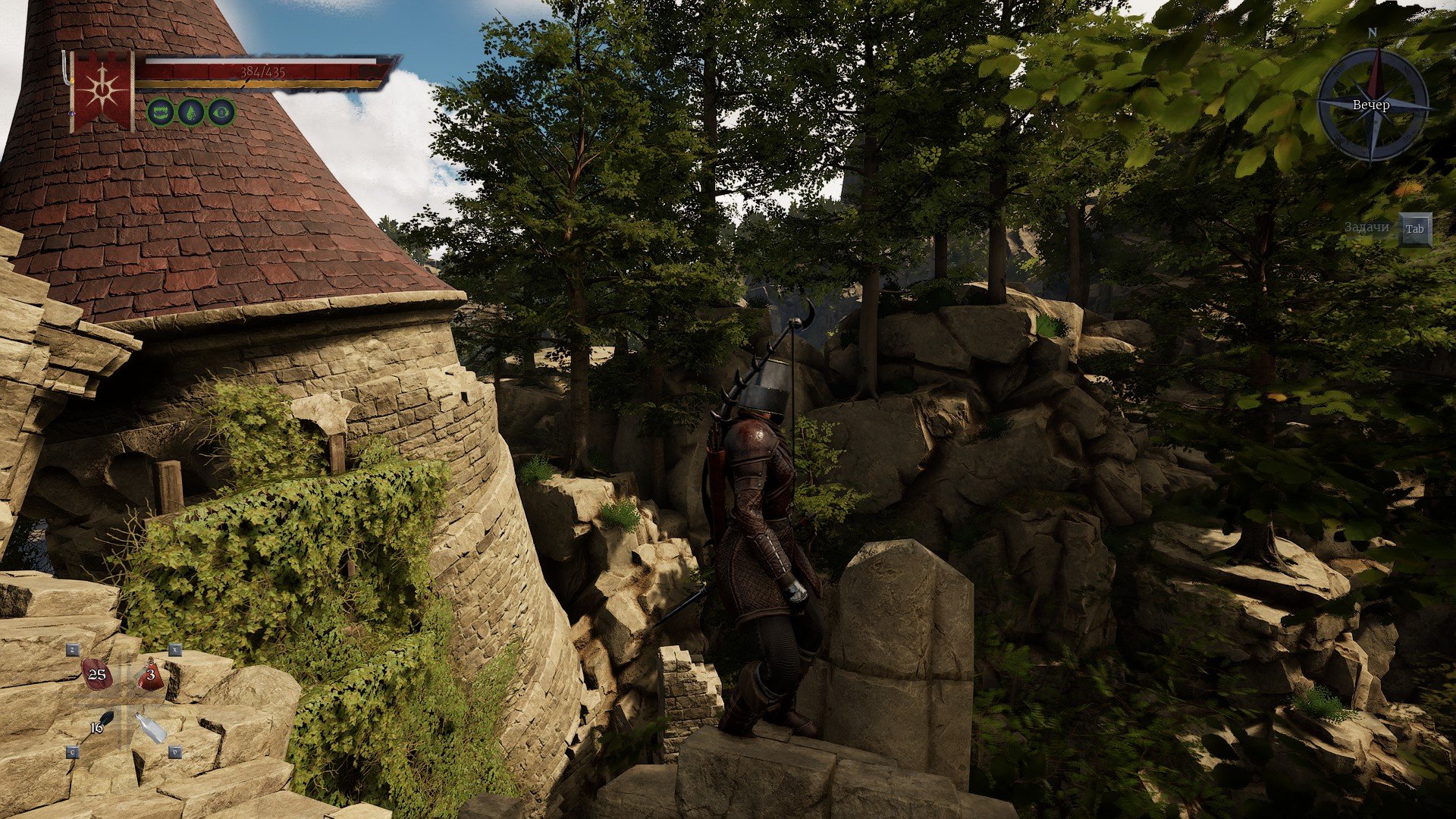Select the raw meat quick slot
This screenshot has height=819, width=1456.
(96, 676)
